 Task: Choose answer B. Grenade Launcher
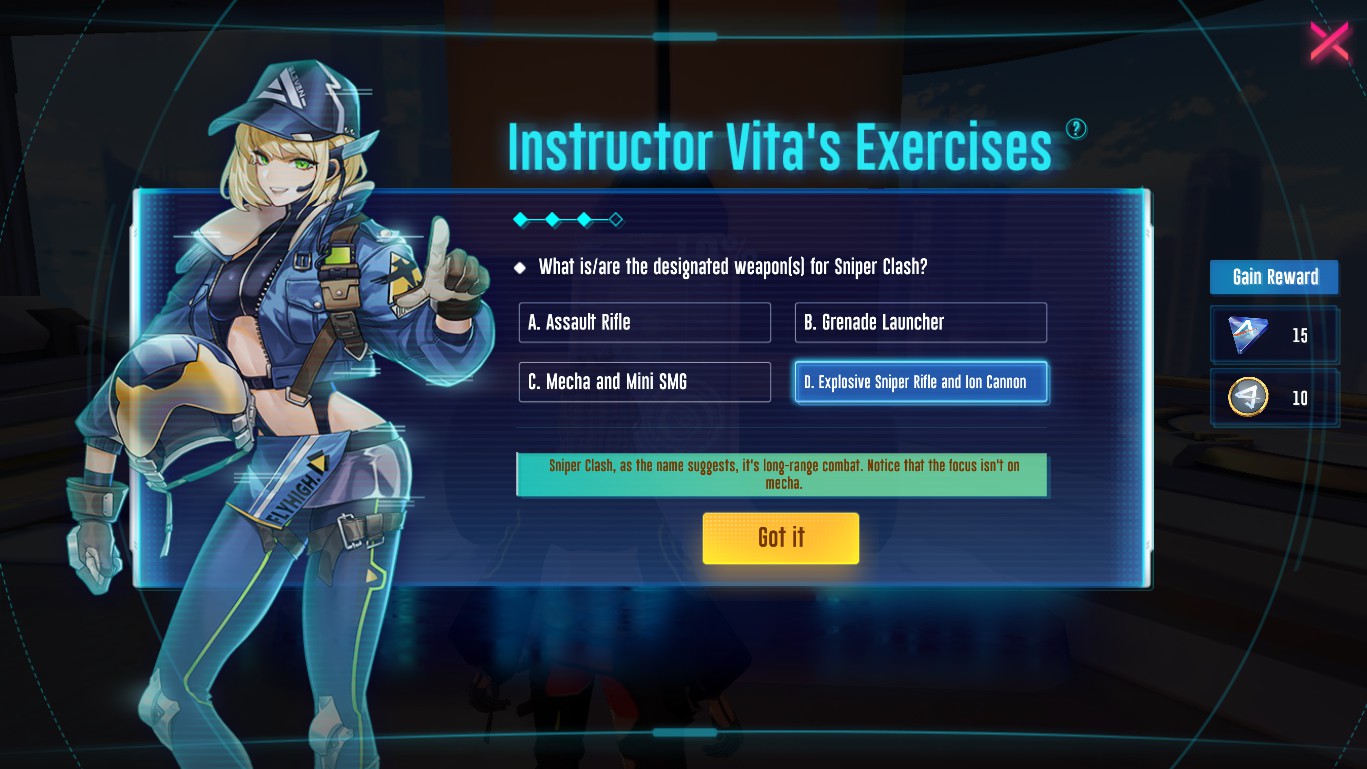click(x=920, y=323)
